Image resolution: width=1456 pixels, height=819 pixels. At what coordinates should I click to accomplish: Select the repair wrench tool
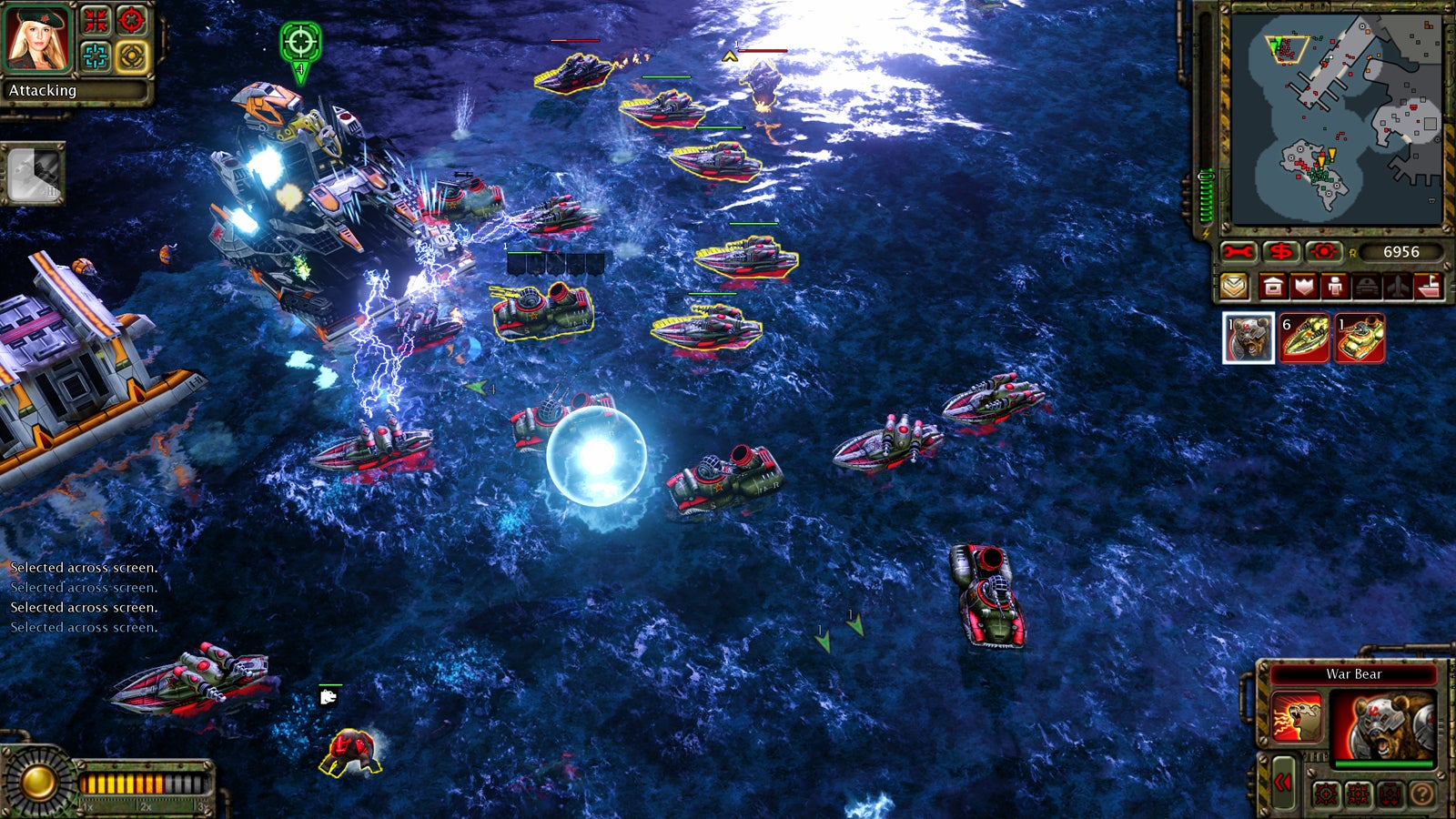click(1238, 251)
